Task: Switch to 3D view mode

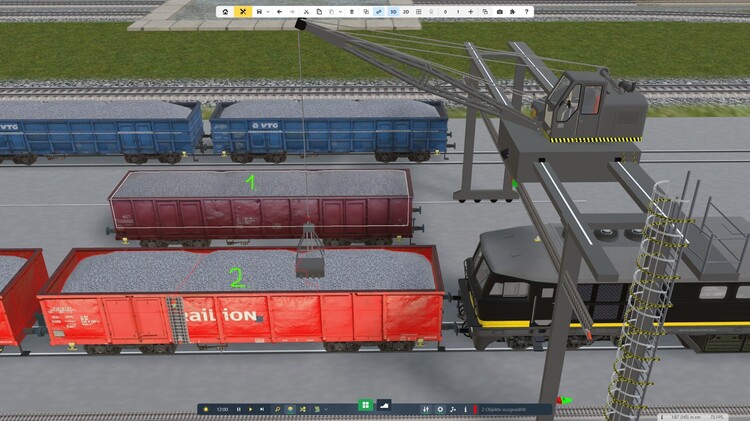Action: pos(393,11)
